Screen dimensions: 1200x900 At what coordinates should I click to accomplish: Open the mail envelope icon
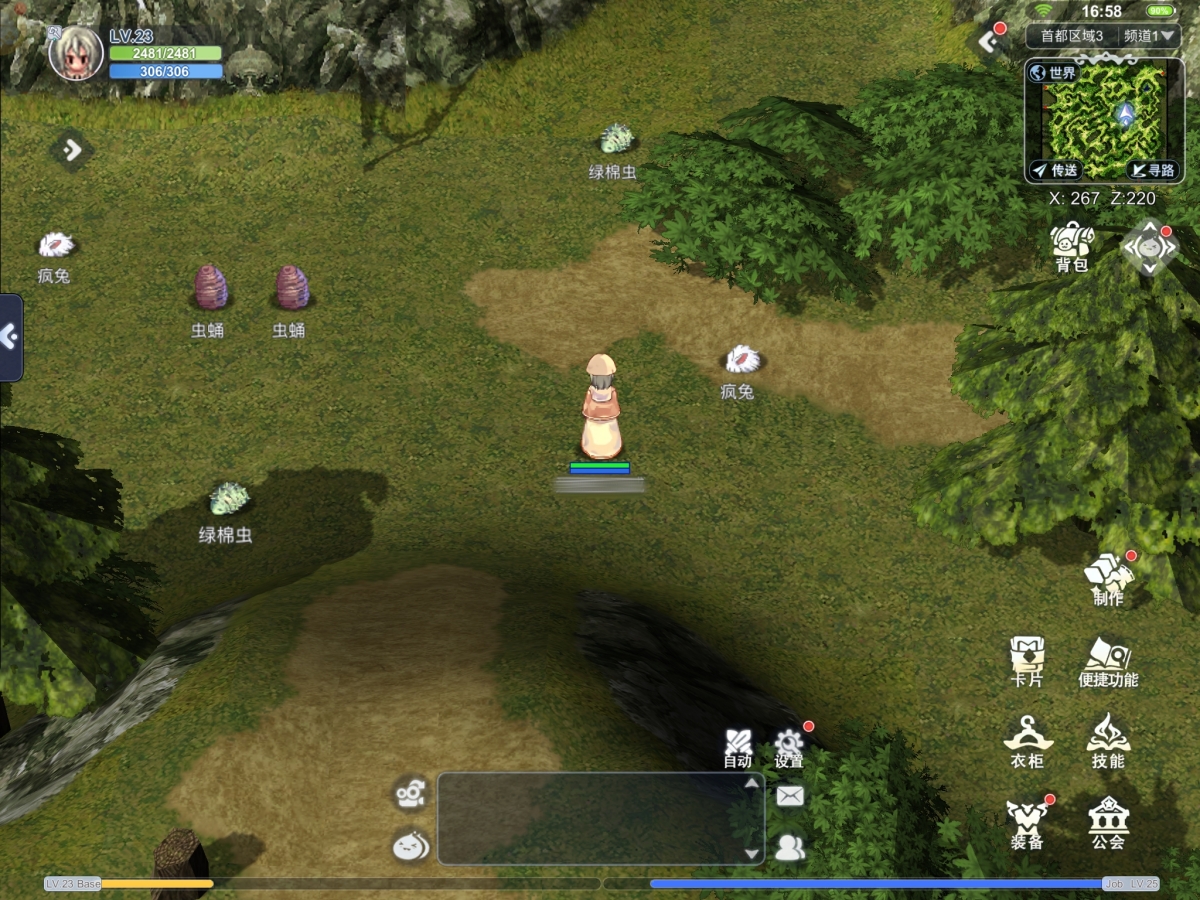[x=790, y=796]
